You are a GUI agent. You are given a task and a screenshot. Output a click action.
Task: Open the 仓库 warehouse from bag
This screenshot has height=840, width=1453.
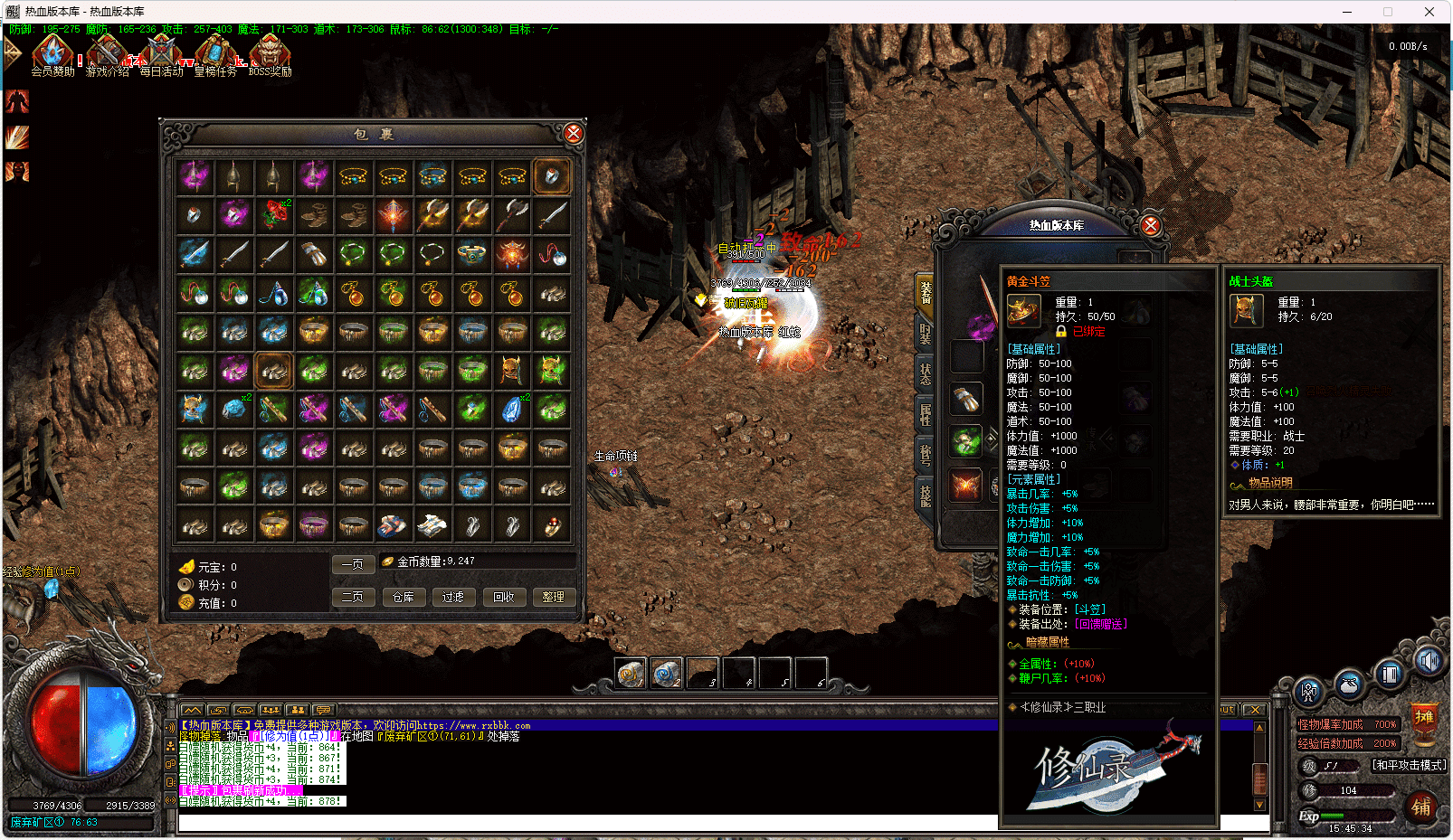[404, 597]
